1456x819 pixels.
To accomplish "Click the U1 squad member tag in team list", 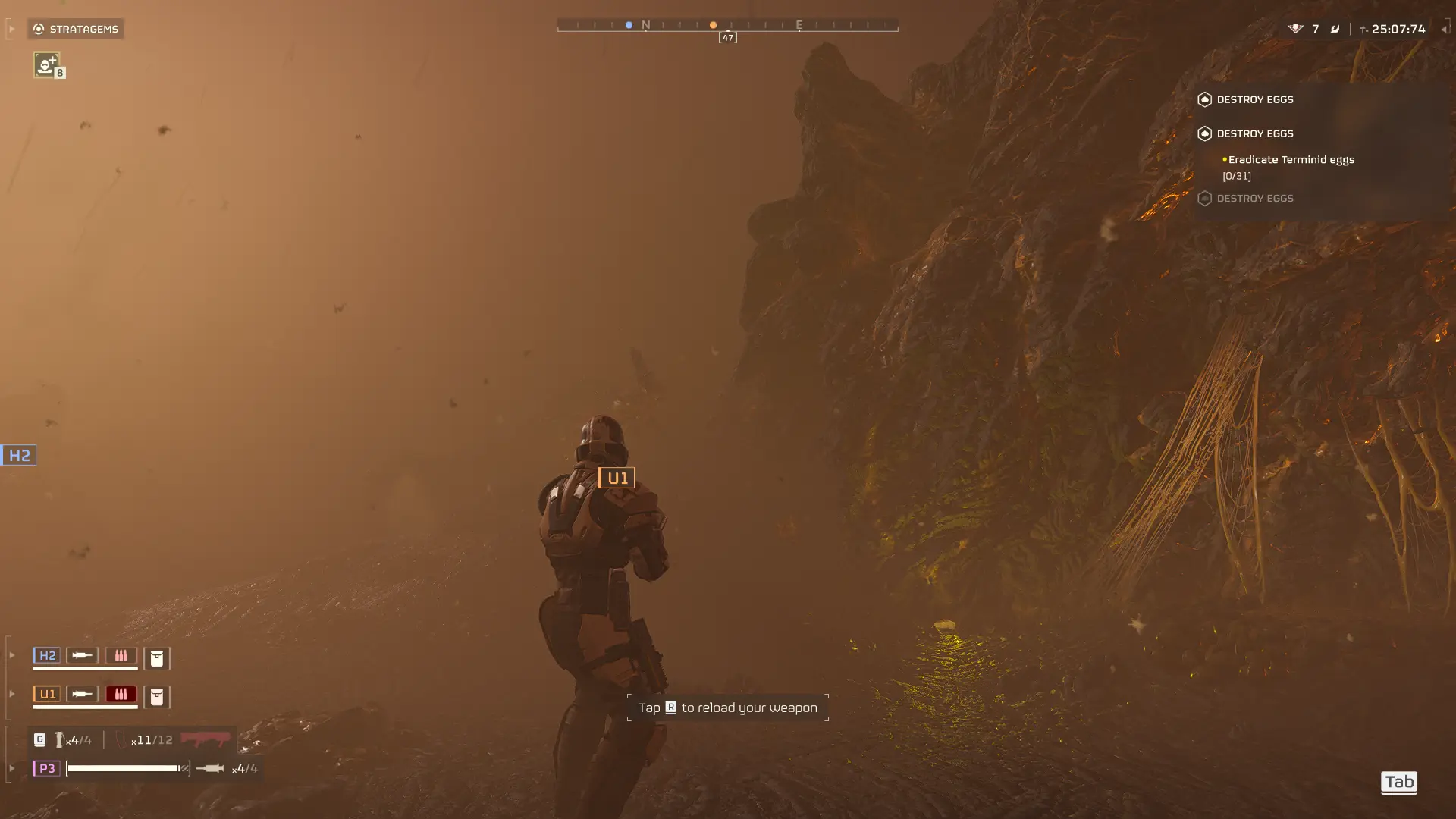I will [47, 694].
